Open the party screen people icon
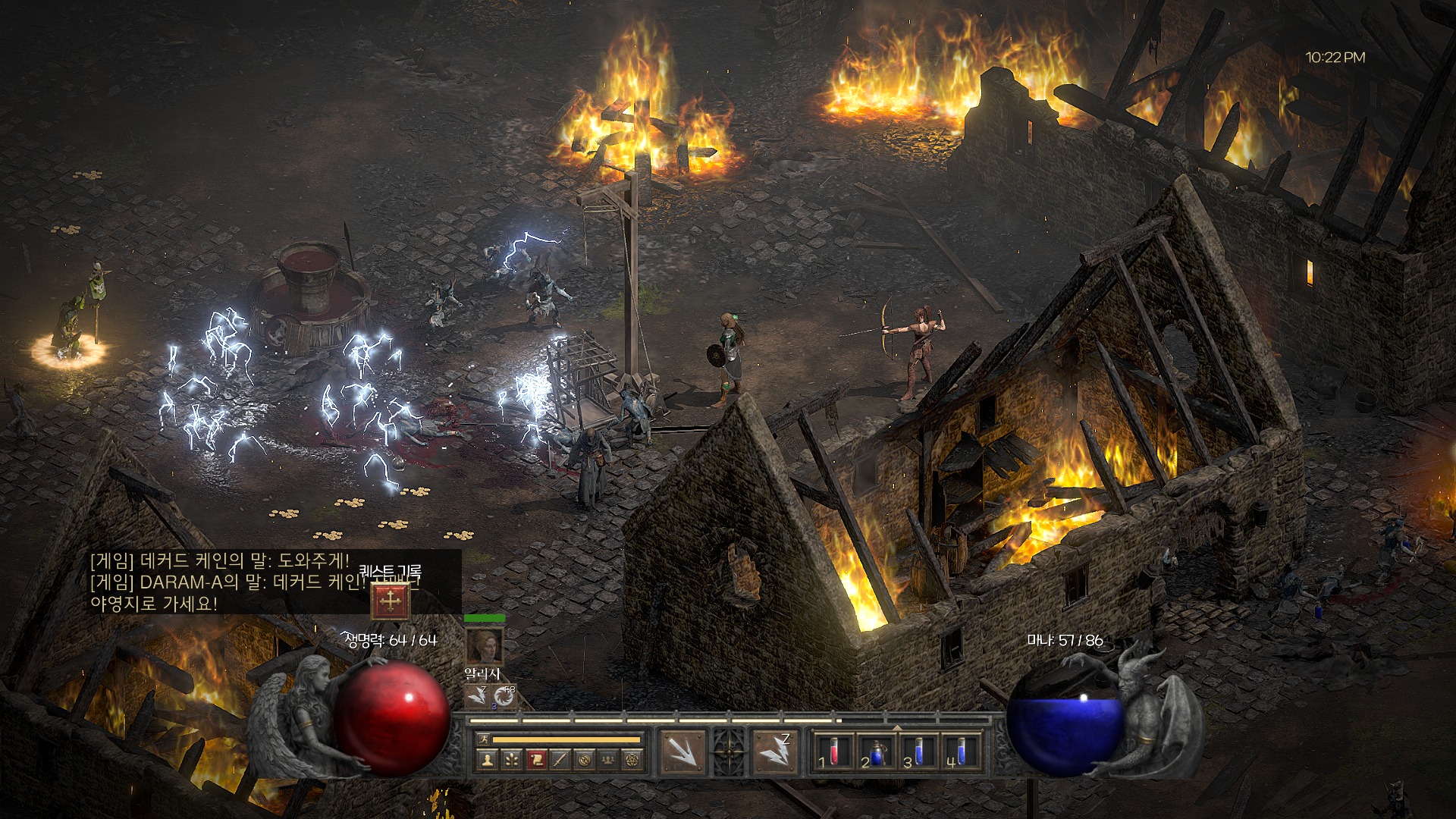 [607, 759]
